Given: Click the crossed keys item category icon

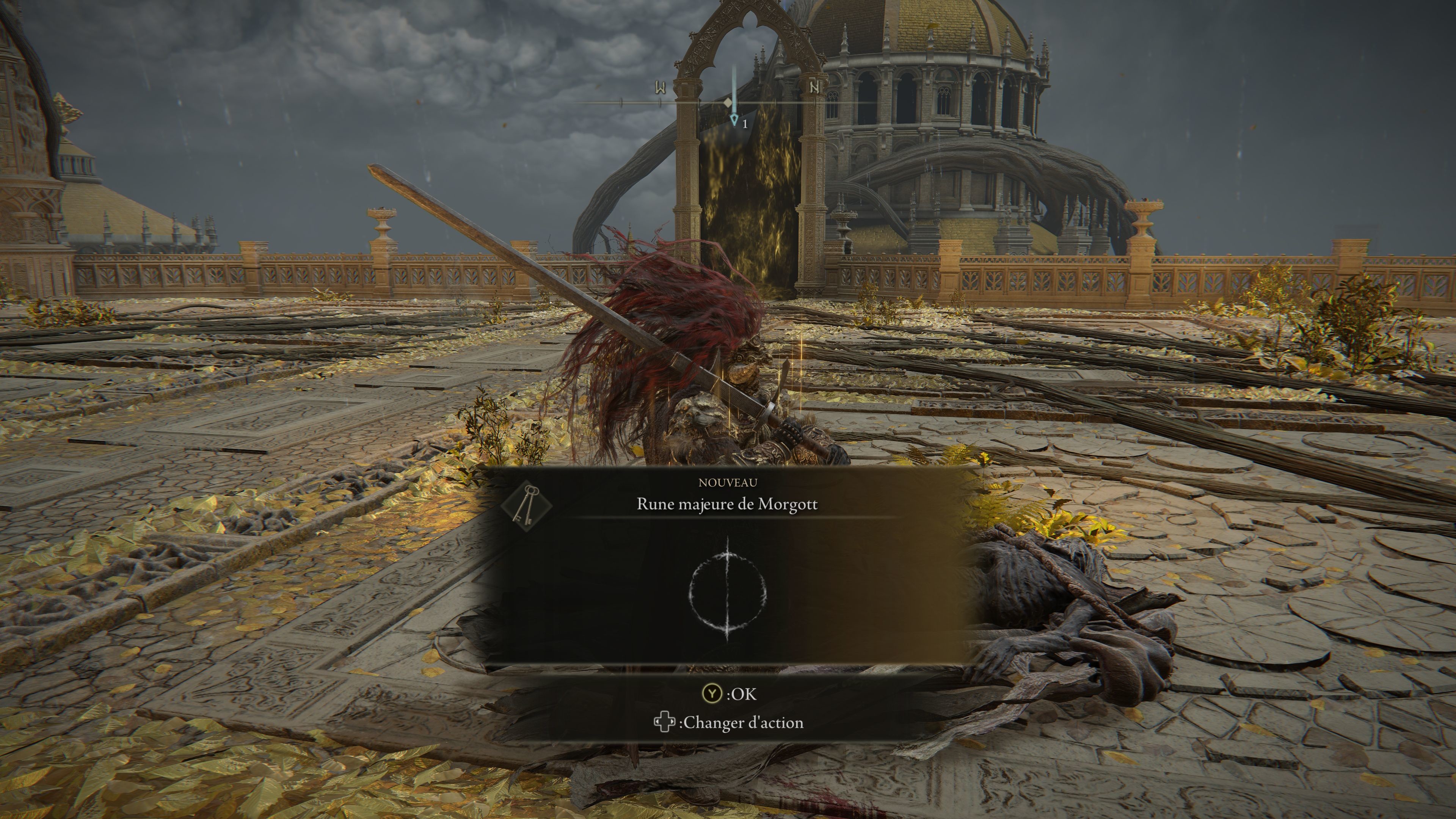Looking at the screenshot, I should coord(526,505).
